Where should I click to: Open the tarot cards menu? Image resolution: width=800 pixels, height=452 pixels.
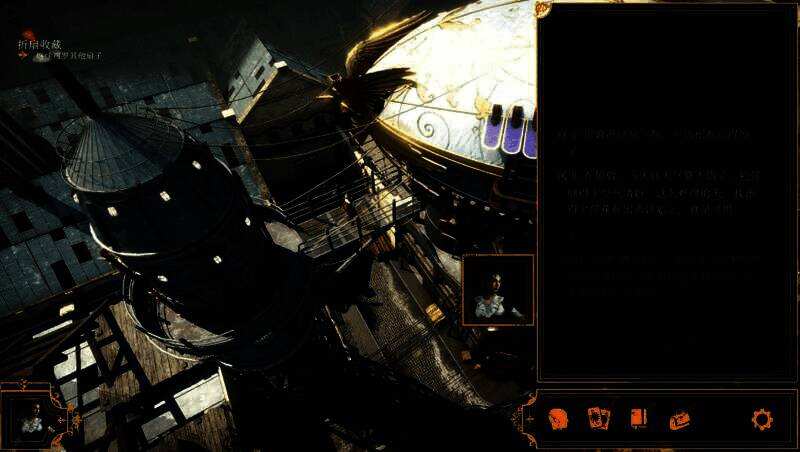(x=599, y=419)
